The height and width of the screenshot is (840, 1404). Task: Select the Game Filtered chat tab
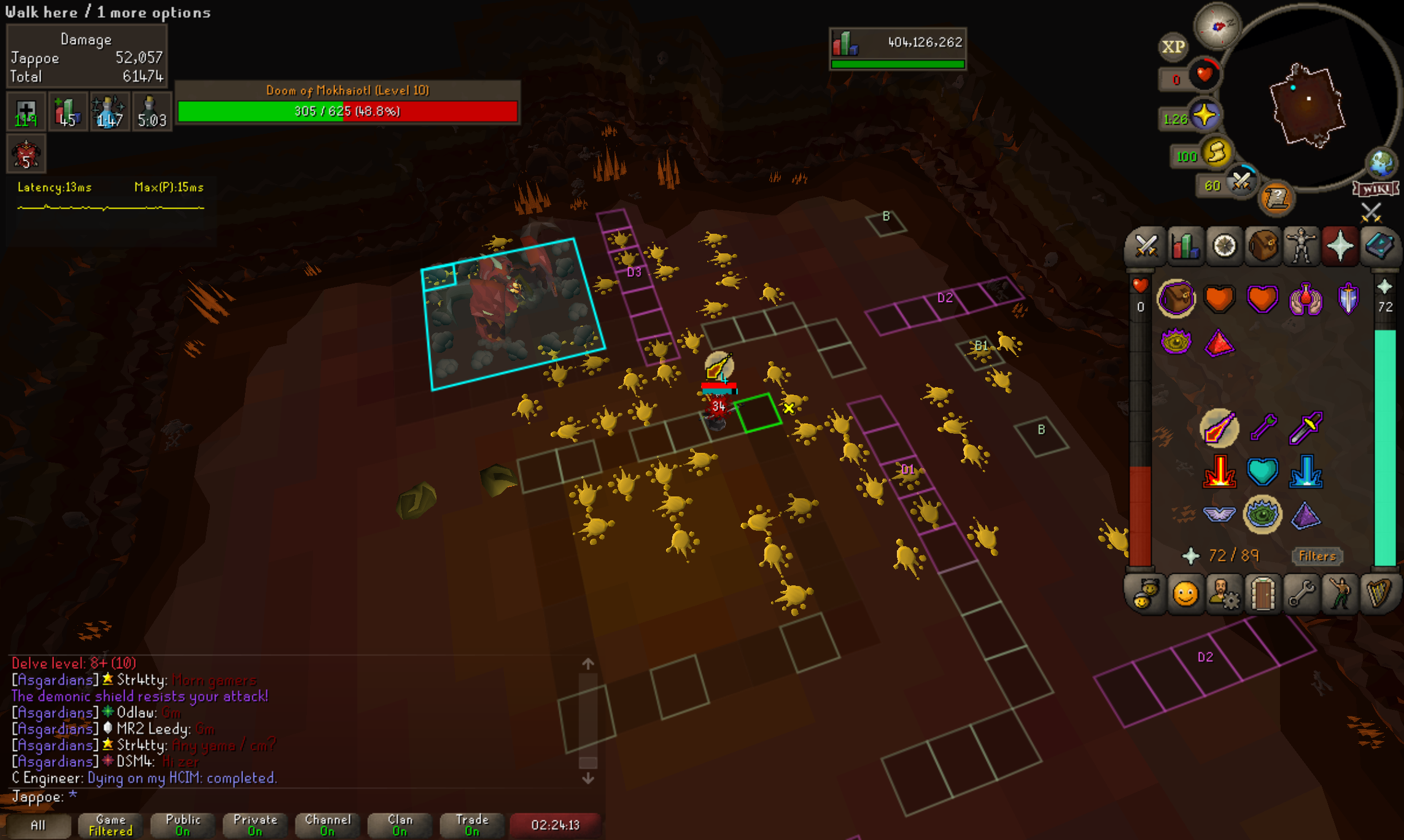(x=111, y=825)
